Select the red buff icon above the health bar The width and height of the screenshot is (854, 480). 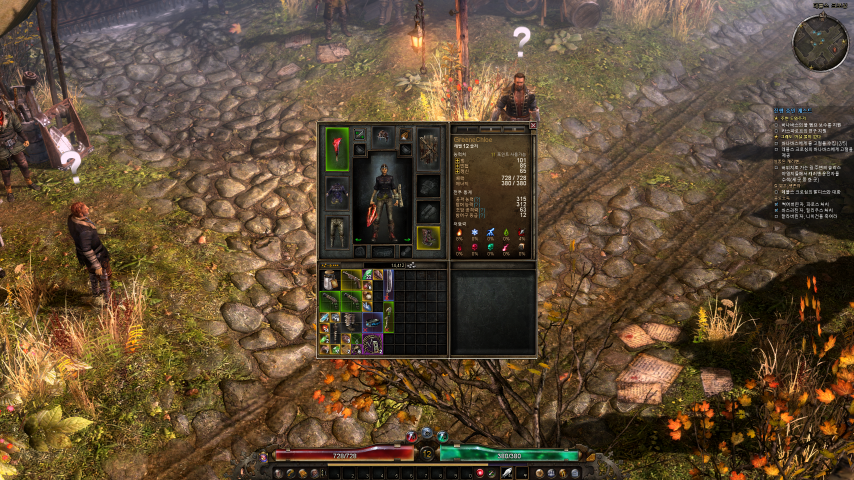coord(411,436)
